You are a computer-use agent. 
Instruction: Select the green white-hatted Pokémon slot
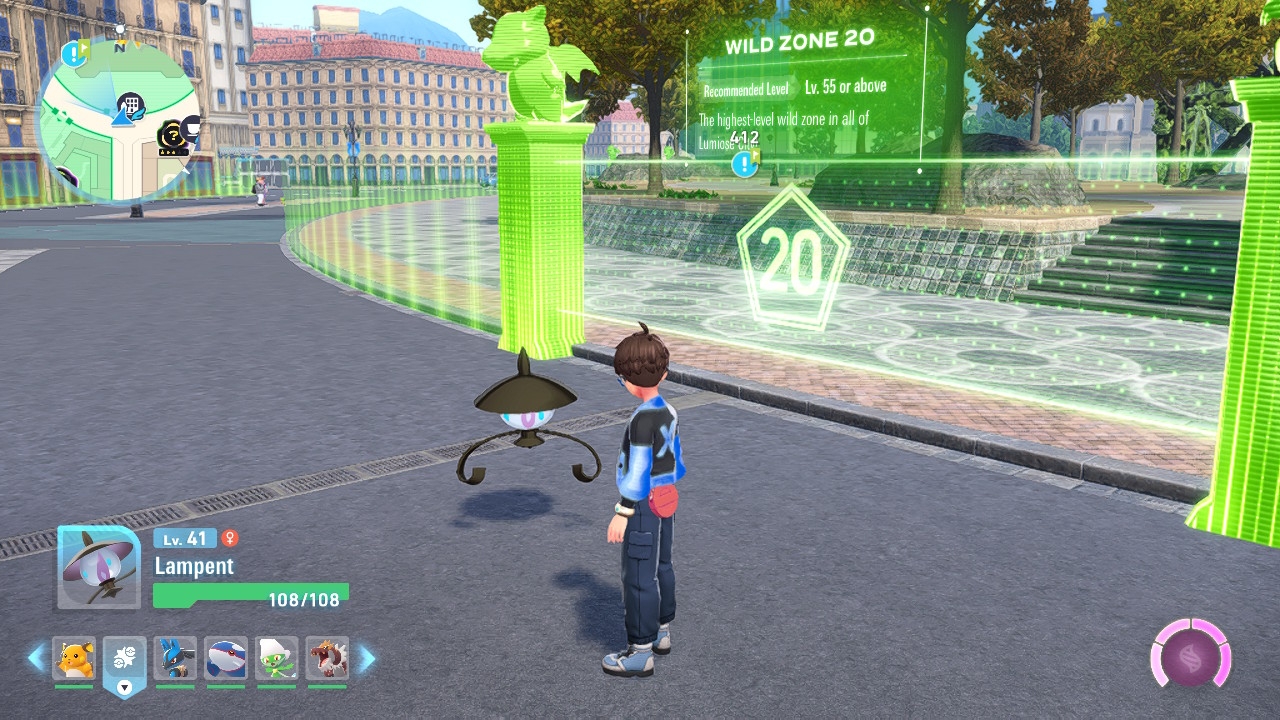coord(276,658)
